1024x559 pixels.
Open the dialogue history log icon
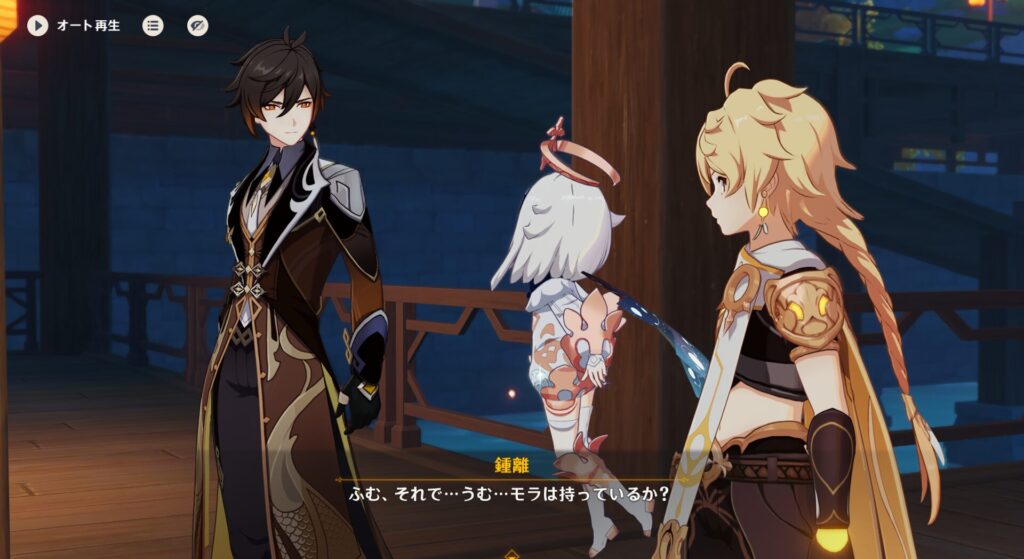click(152, 25)
